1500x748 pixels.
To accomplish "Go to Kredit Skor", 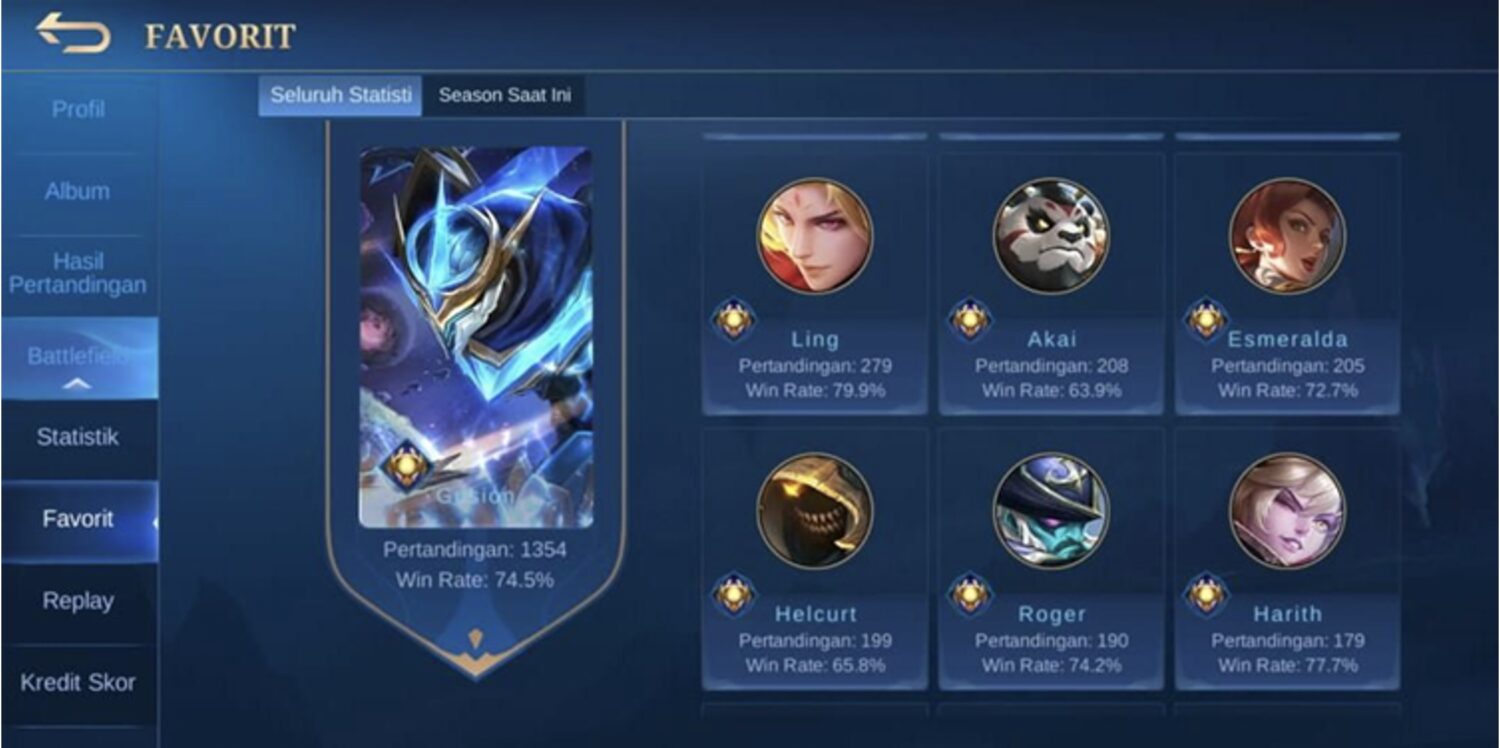I will 80,684.
